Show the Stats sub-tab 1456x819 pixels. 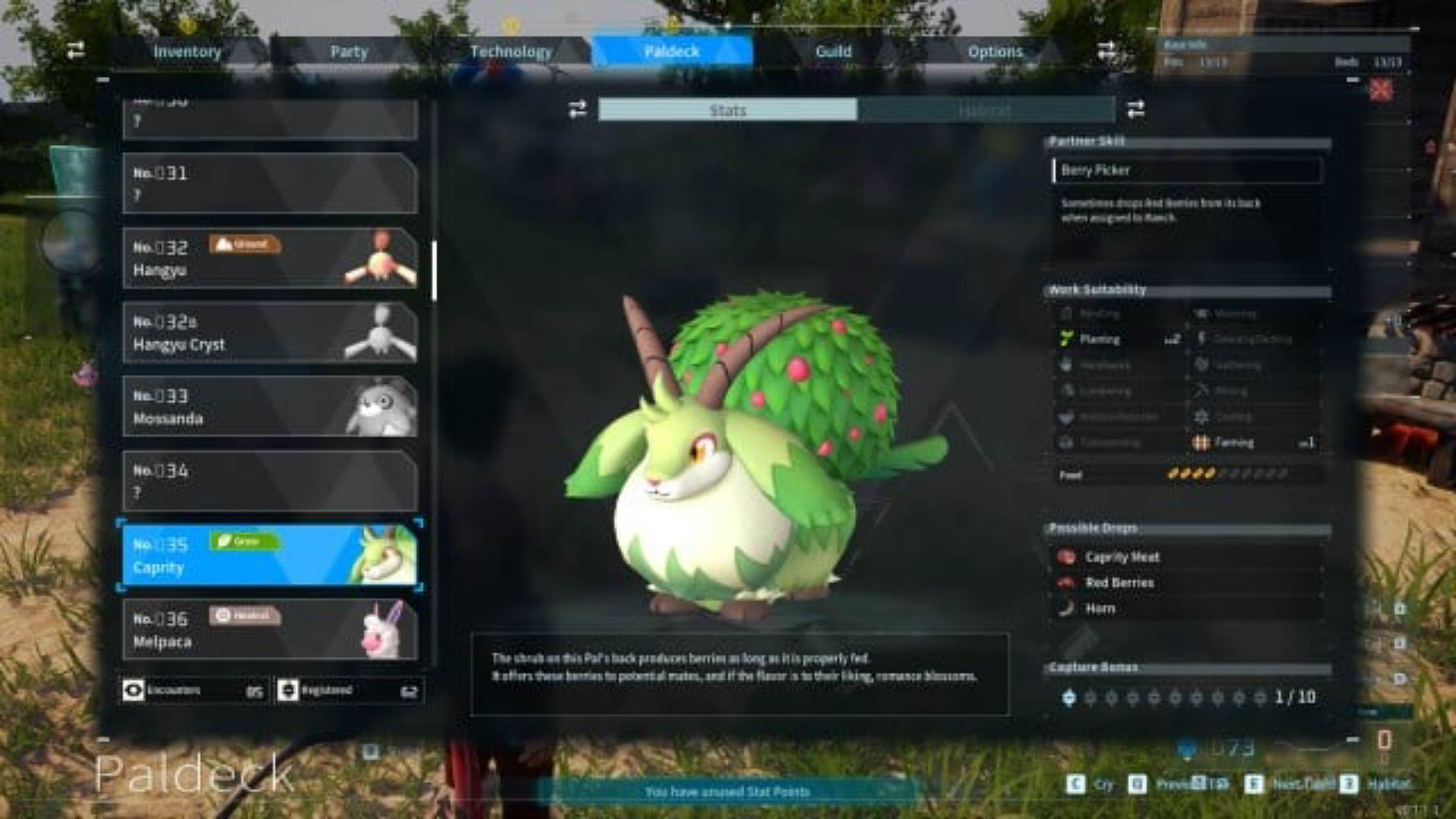(x=728, y=110)
